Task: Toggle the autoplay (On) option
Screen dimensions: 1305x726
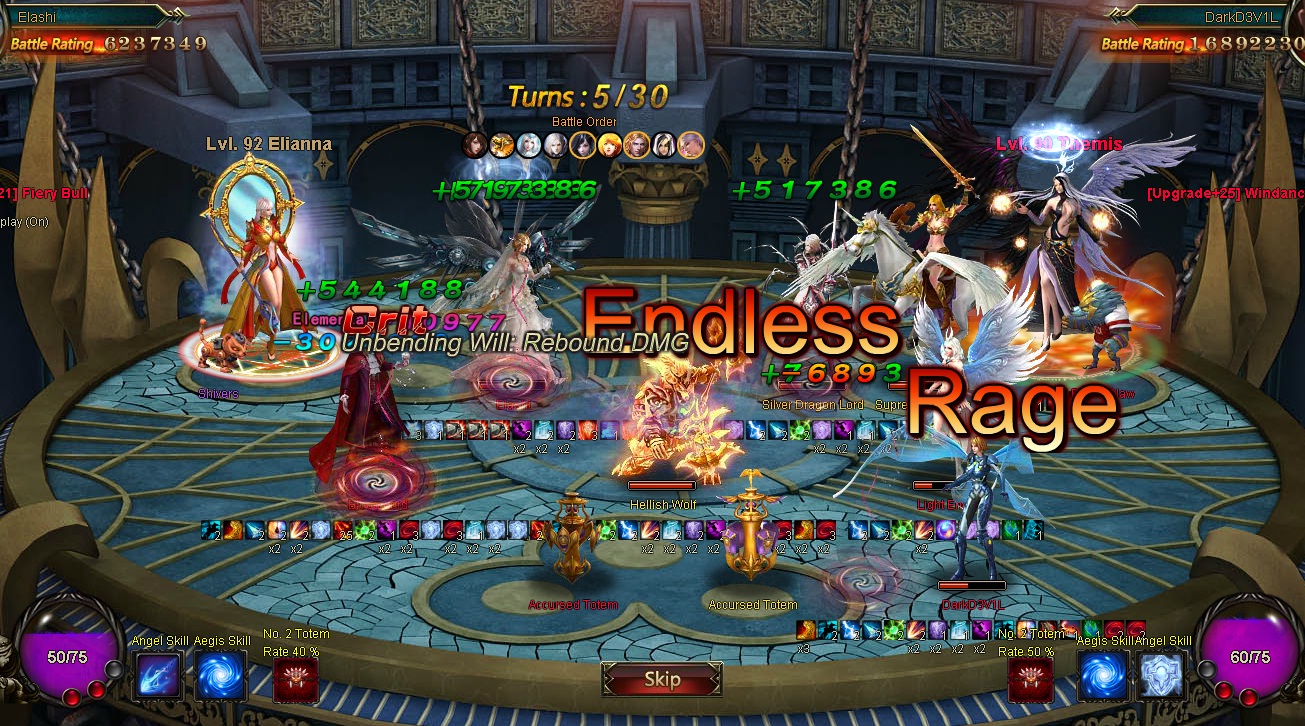Action: (x=24, y=222)
